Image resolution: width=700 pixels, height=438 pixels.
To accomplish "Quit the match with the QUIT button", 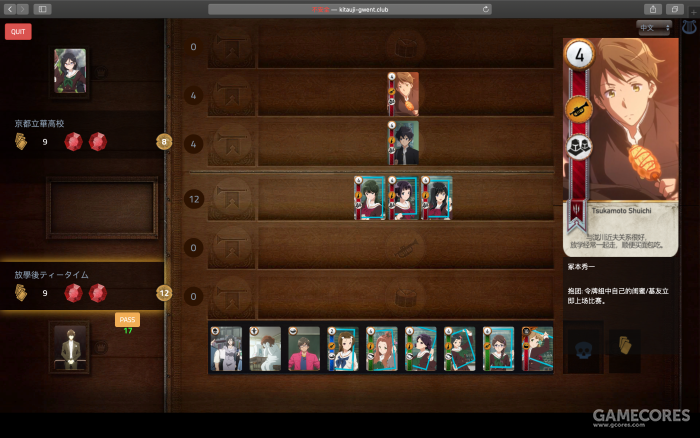I will pos(18,31).
